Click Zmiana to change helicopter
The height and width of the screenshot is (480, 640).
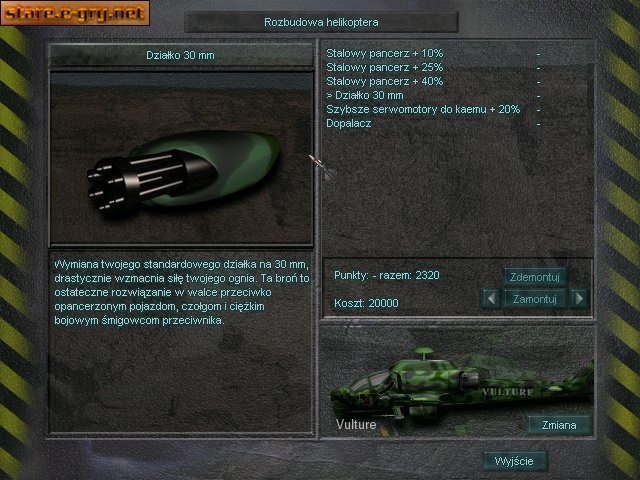tap(558, 425)
